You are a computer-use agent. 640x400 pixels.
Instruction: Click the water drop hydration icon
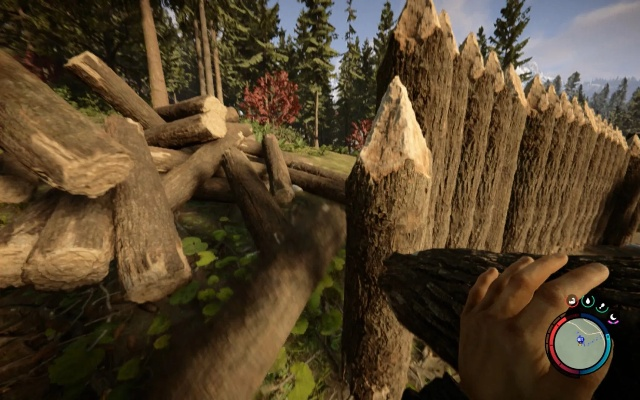588,301
